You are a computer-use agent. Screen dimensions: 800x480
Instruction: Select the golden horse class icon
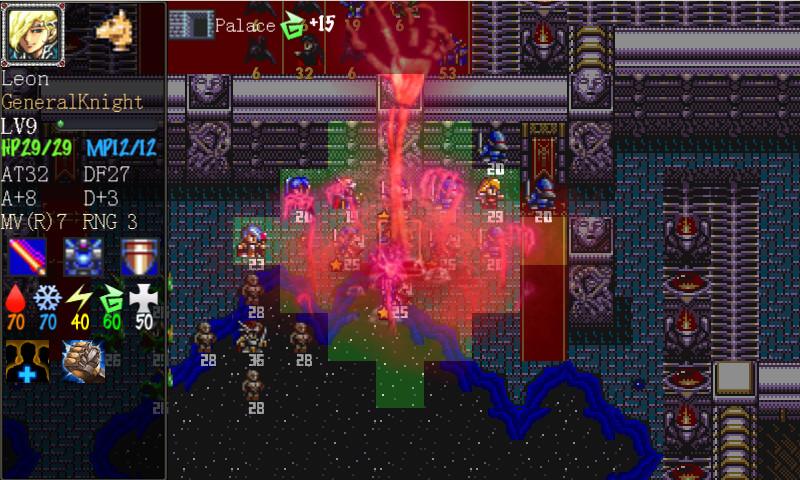(x=116, y=28)
